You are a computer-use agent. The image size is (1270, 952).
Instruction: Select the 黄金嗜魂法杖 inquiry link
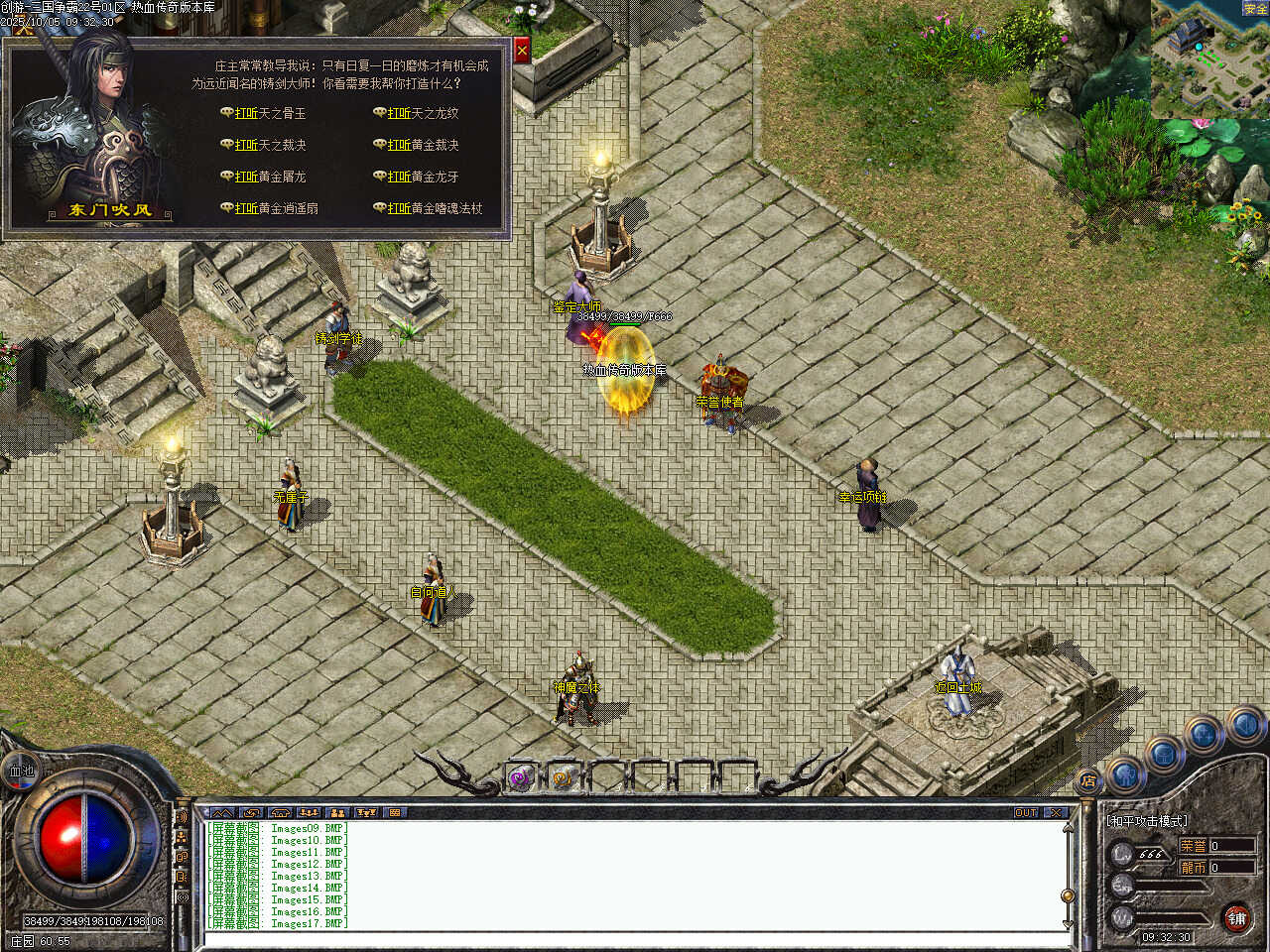click(434, 208)
